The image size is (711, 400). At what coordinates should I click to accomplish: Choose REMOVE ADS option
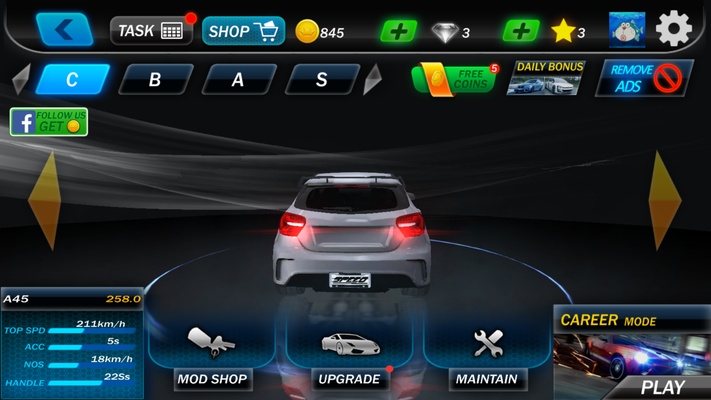pos(643,78)
